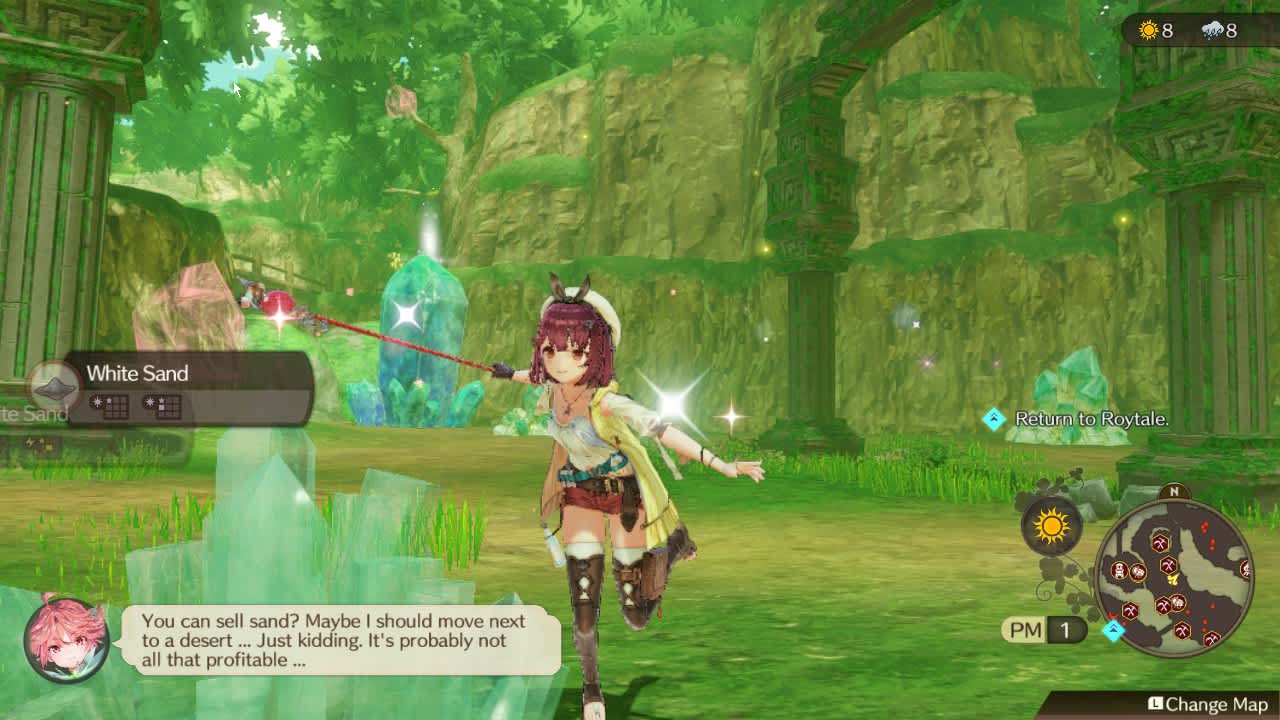Toggle the second quality grid under White Sand

point(161,407)
